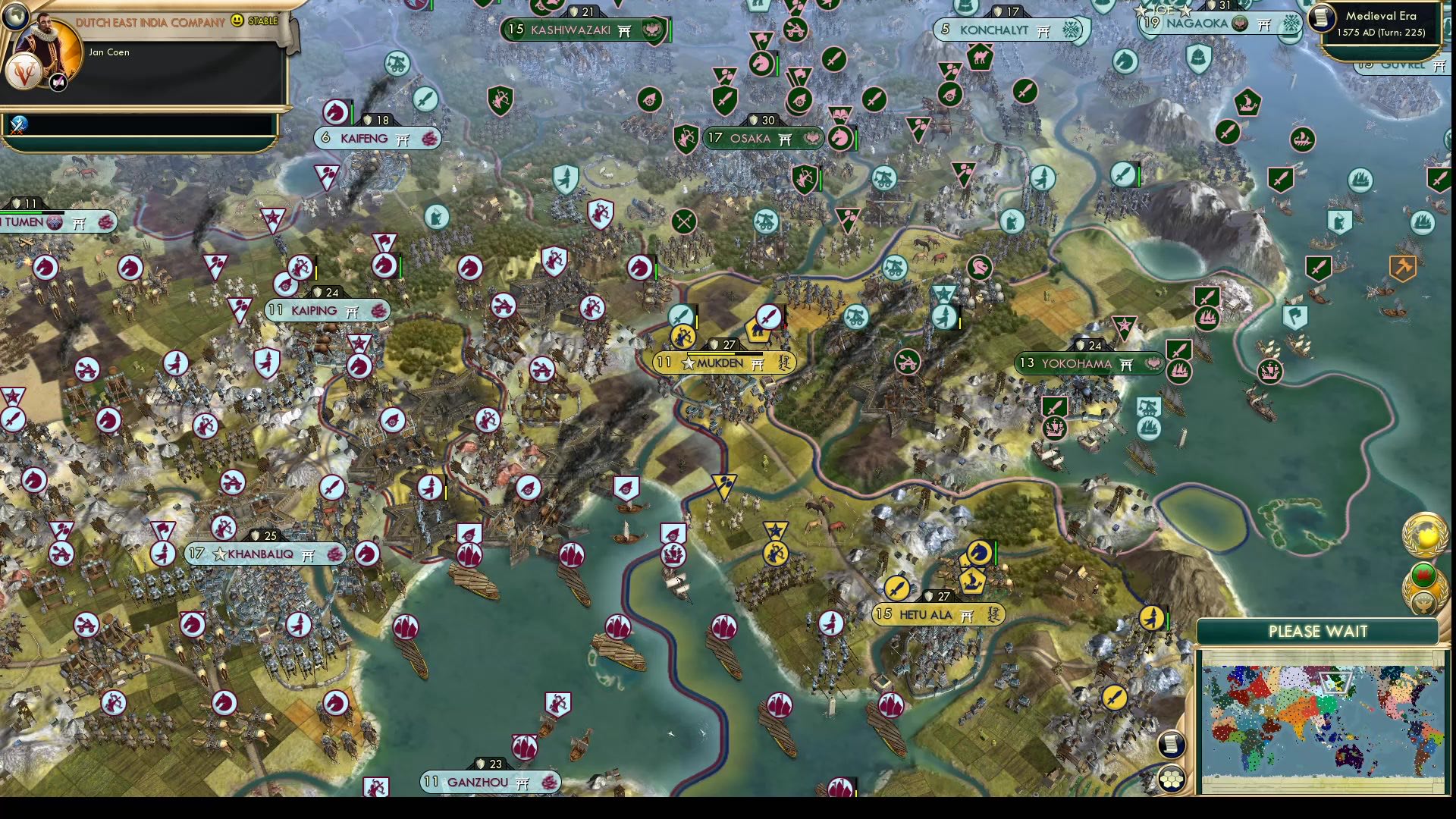
Task: Toggle the star on Mukden's city banner
Action: pyautogui.click(x=687, y=362)
